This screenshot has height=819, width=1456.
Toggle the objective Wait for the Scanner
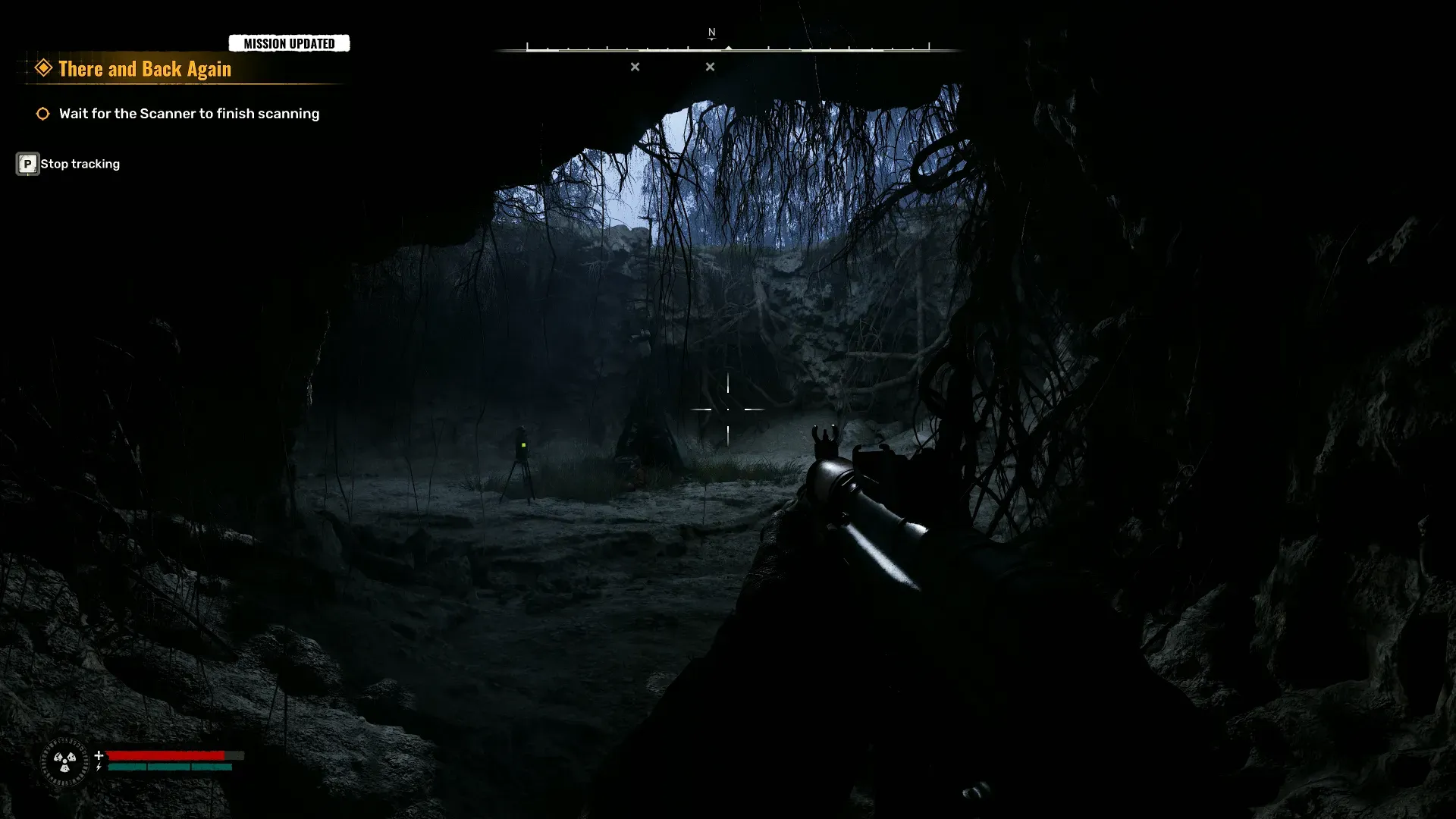click(x=189, y=113)
